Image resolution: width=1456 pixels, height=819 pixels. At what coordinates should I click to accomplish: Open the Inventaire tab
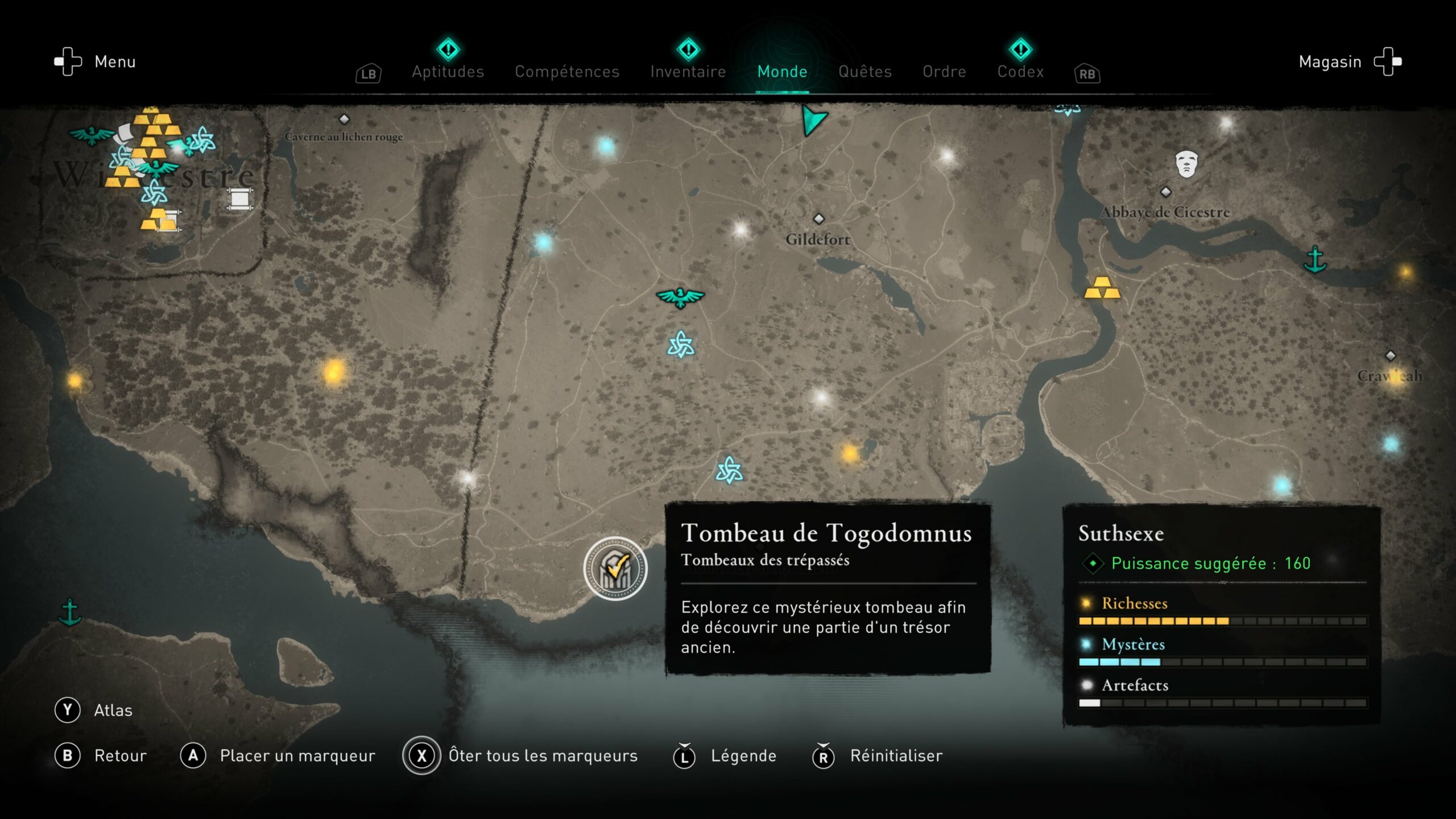[x=688, y=72]
